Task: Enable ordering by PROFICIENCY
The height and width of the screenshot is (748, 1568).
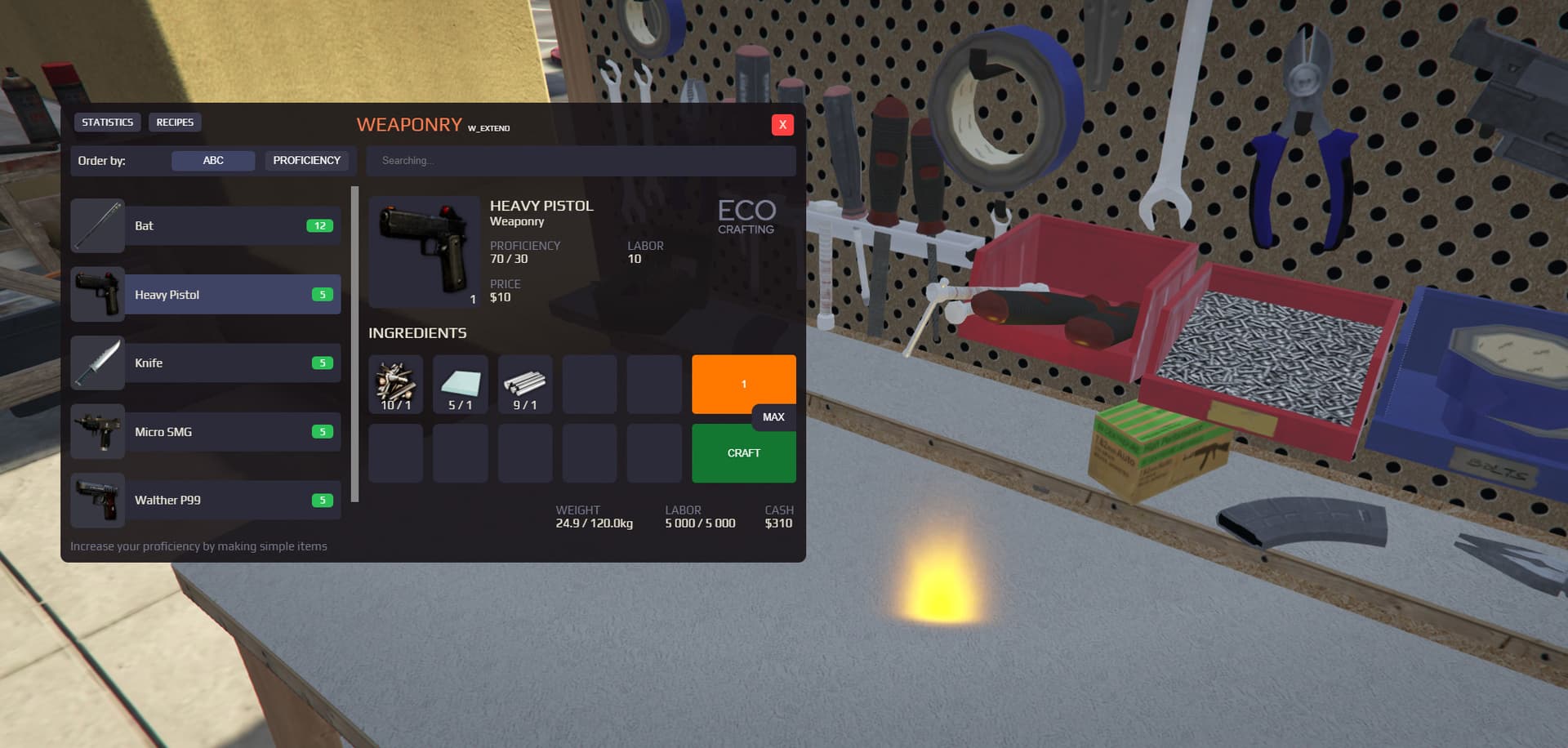Action: point(308,160)
